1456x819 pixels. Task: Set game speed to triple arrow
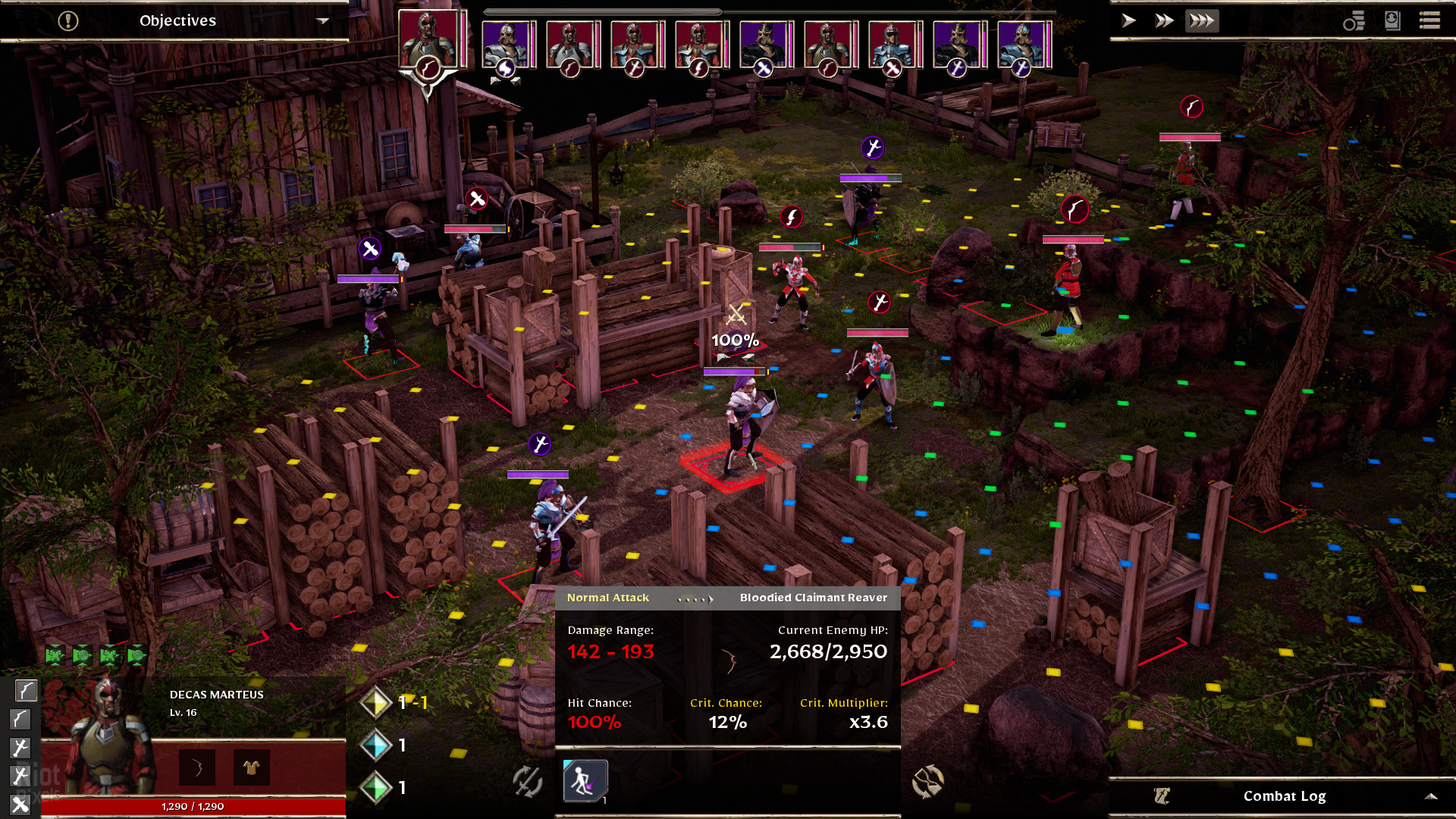tap(1202, 20)
